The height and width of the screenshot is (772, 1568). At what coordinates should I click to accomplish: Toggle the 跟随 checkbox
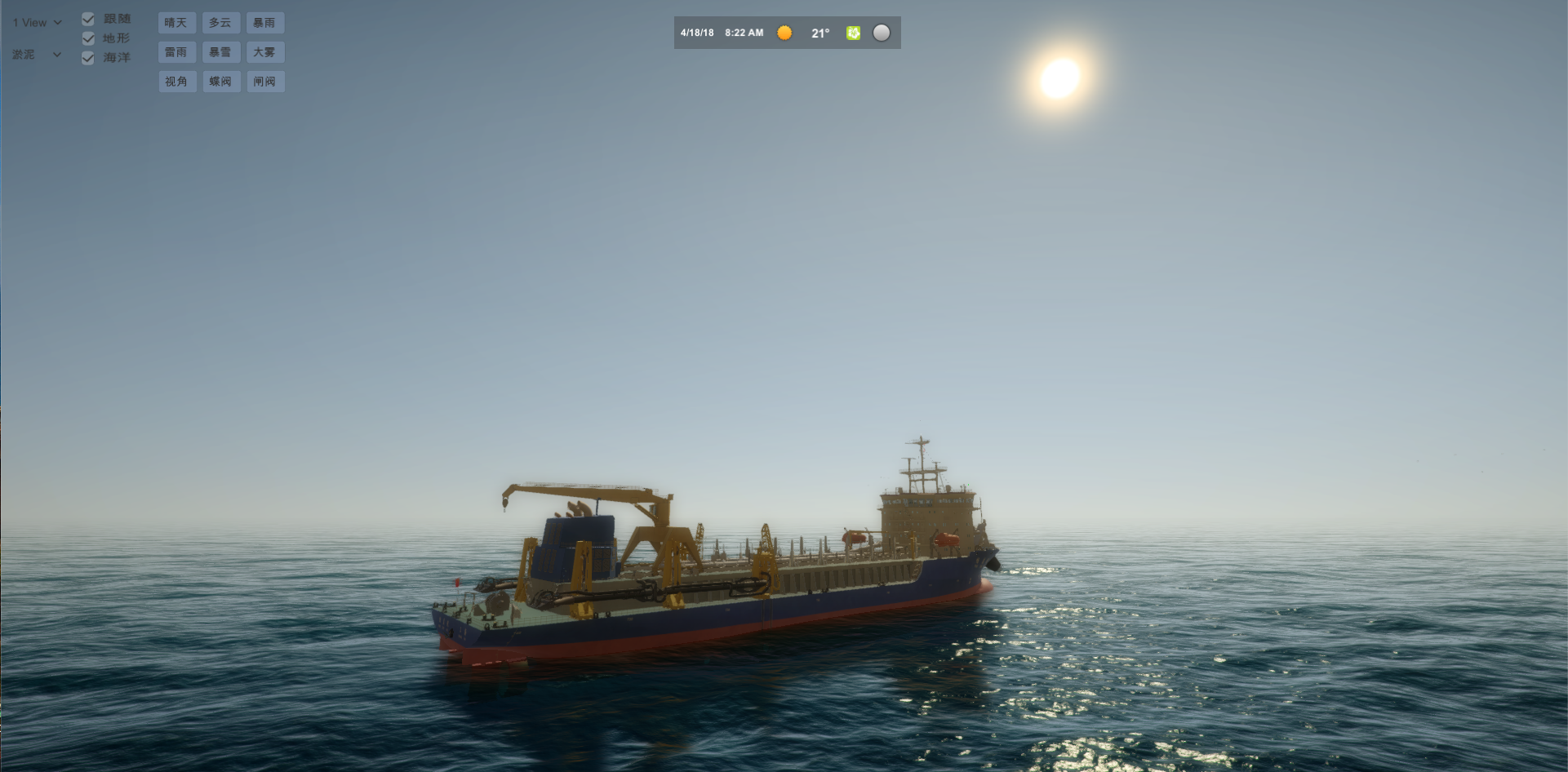[x=88, y=19]
